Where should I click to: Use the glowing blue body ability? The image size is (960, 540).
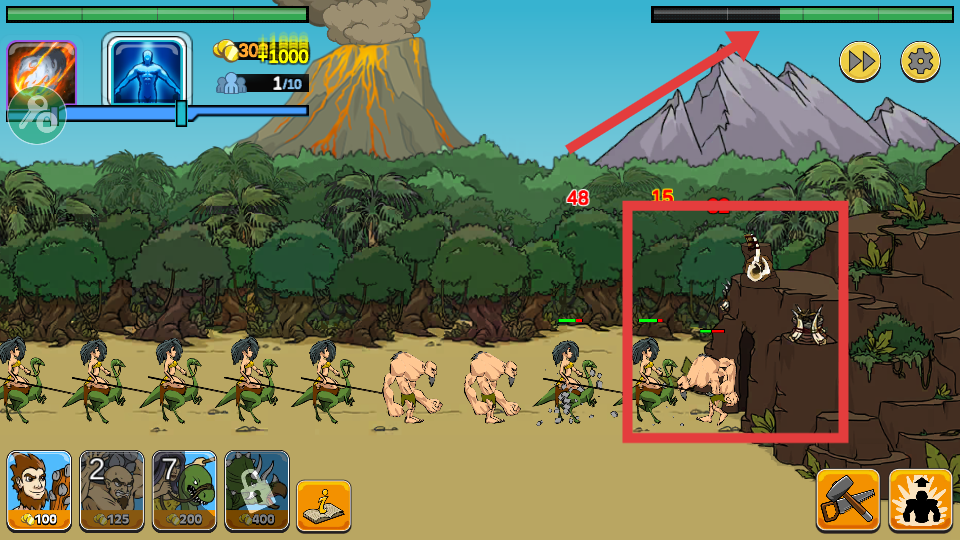146,70
